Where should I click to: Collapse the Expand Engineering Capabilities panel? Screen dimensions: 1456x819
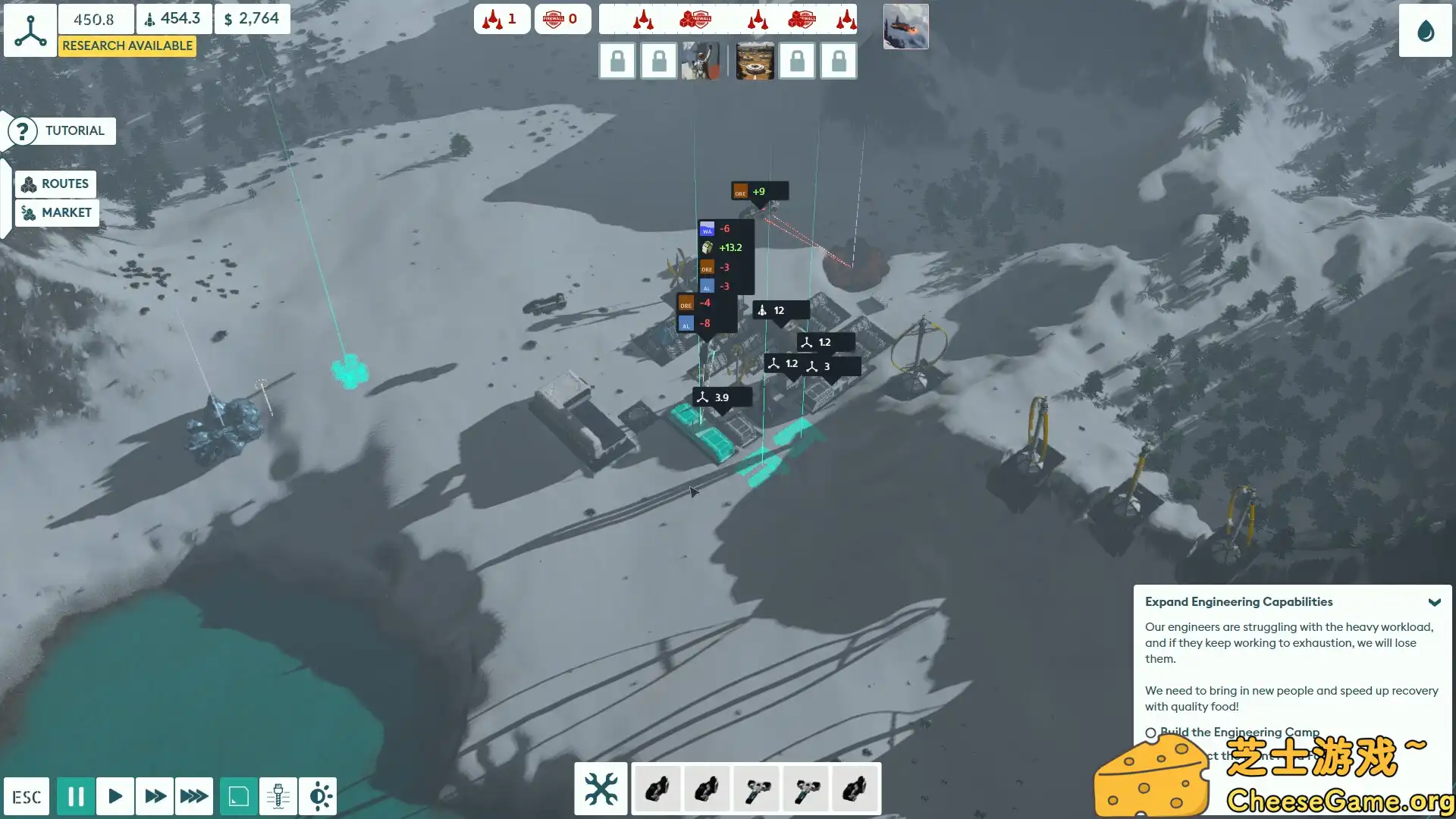(x=1436, y=602)
